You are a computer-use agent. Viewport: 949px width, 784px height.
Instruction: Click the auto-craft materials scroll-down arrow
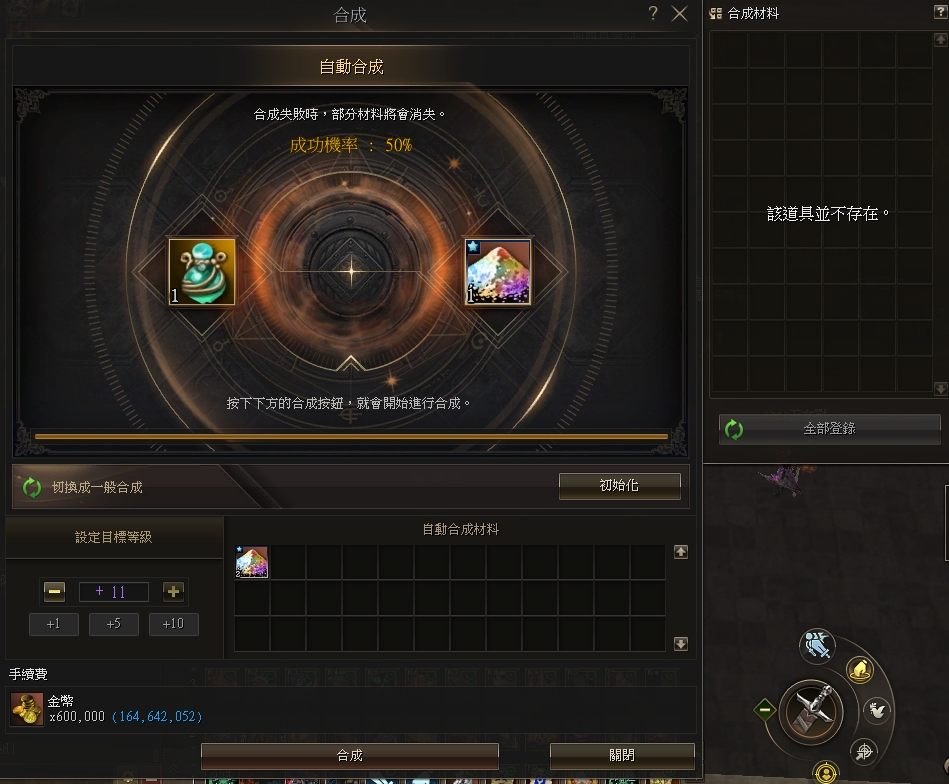coord(681,644)
